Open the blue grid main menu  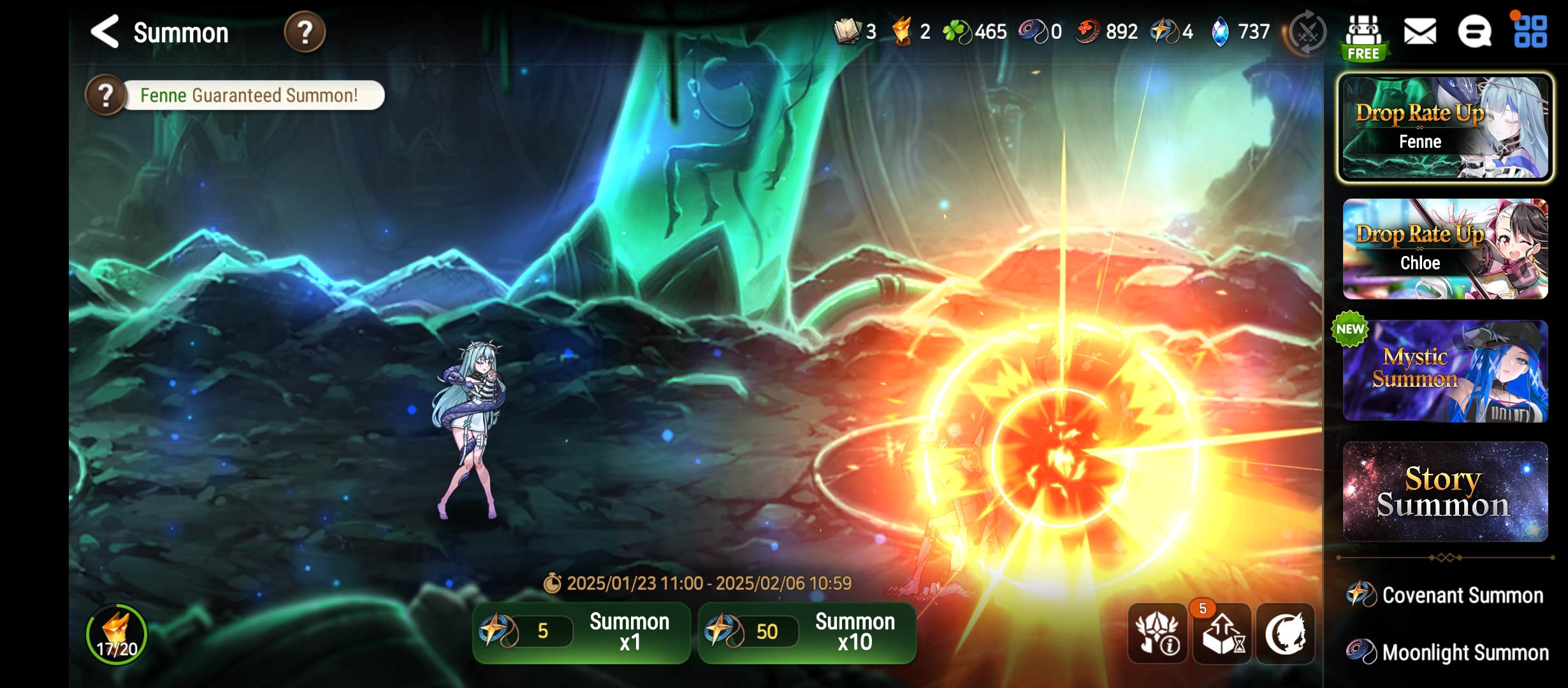(x=1530, y=32)
